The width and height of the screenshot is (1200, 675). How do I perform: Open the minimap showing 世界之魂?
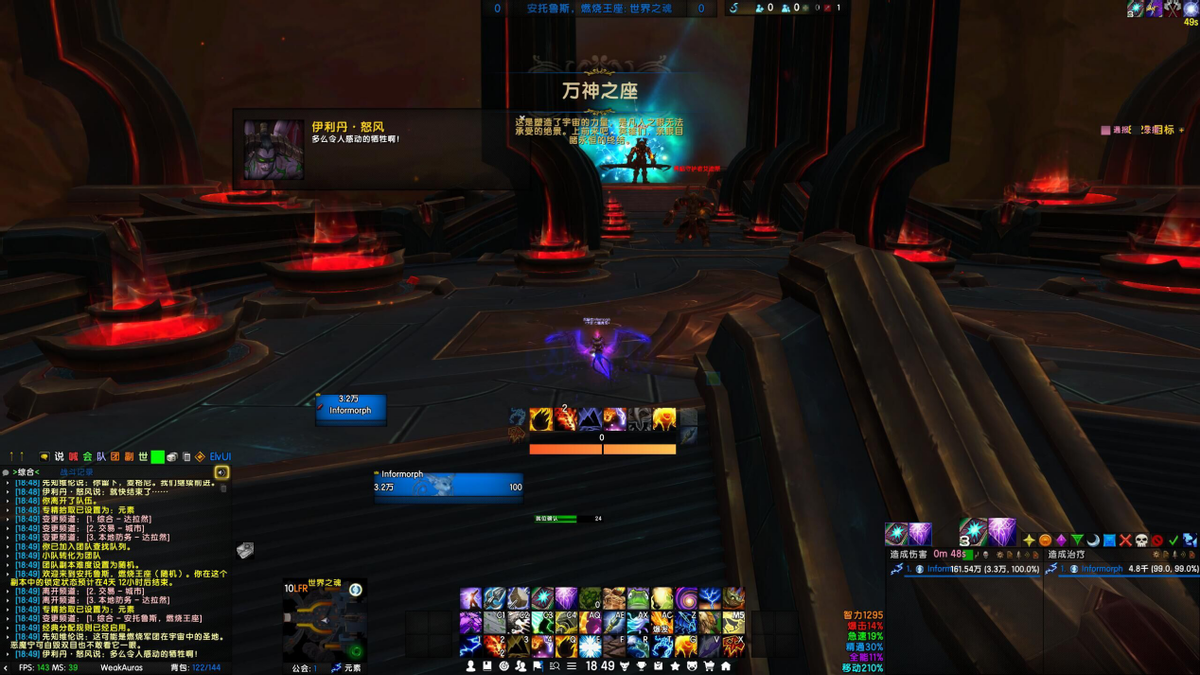(323, 621)
